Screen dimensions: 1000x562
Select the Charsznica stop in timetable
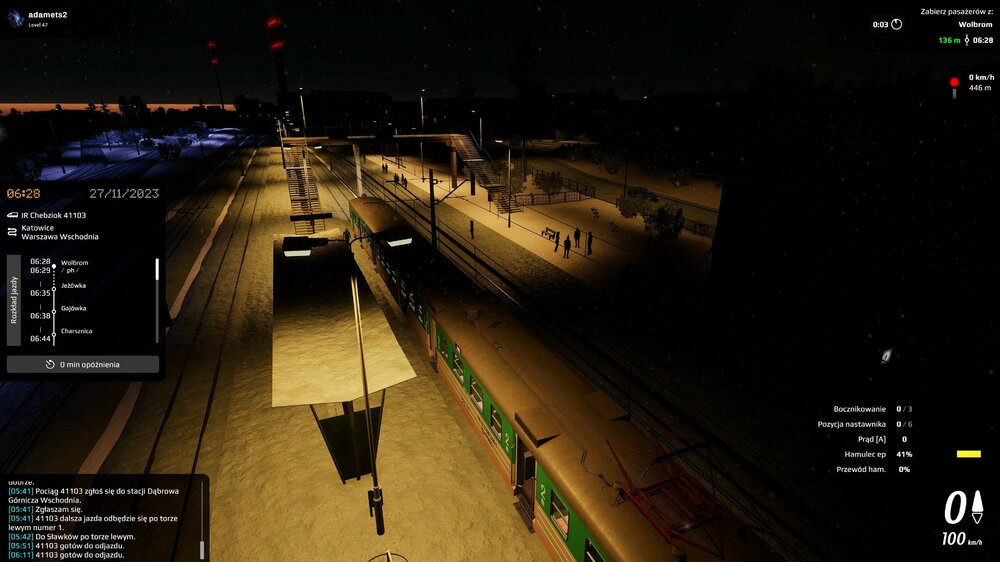click(78, 331)
